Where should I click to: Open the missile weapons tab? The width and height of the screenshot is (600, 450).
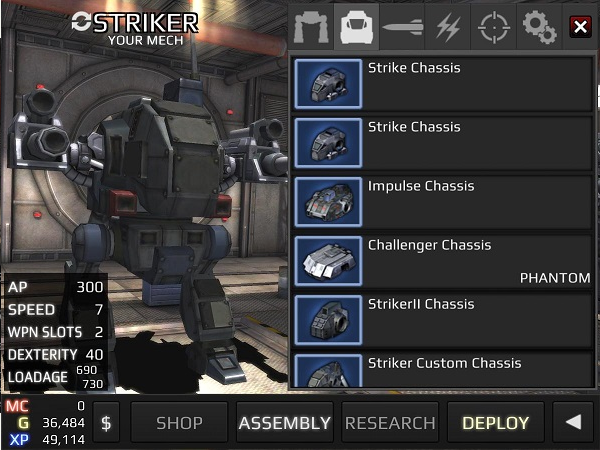coord(401,28)
